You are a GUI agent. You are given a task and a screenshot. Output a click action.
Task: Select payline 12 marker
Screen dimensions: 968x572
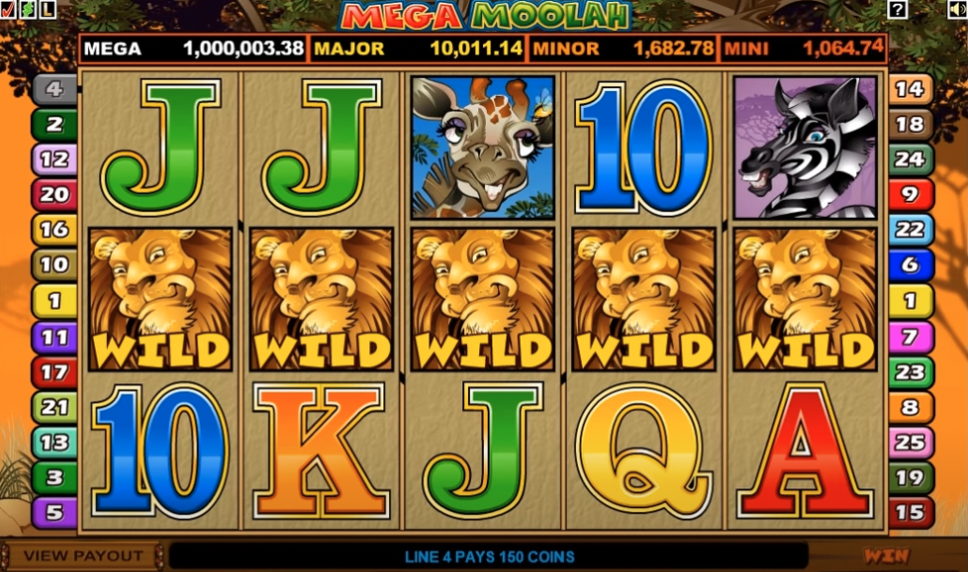coord(54,159)
